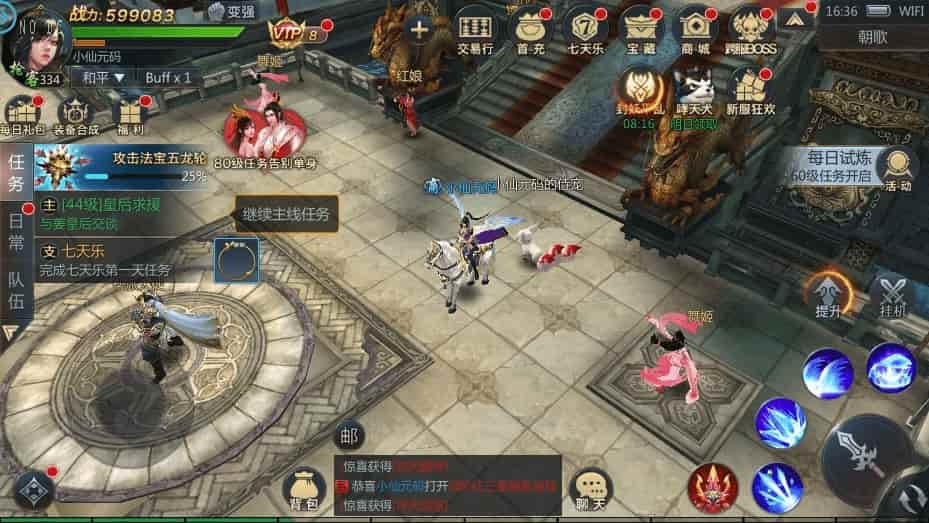This screenshot has height=523, width=929.
Task: Open the 七天乐 seven-day event icon
Action: click(x=584, y=30)
